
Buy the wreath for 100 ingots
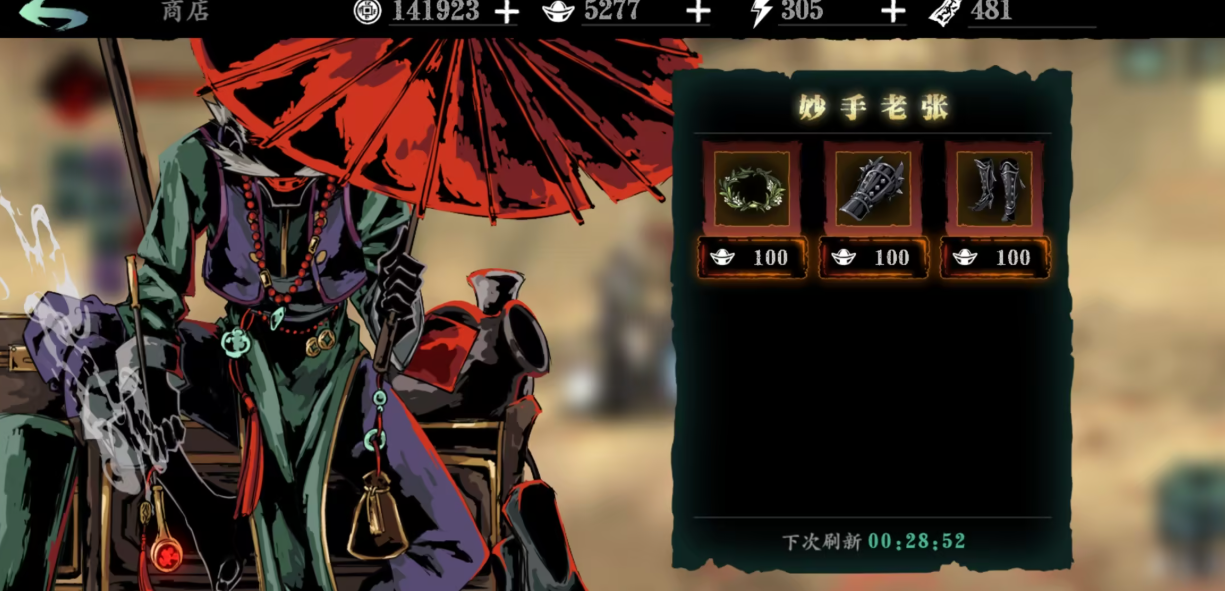(x=752, y=258)
